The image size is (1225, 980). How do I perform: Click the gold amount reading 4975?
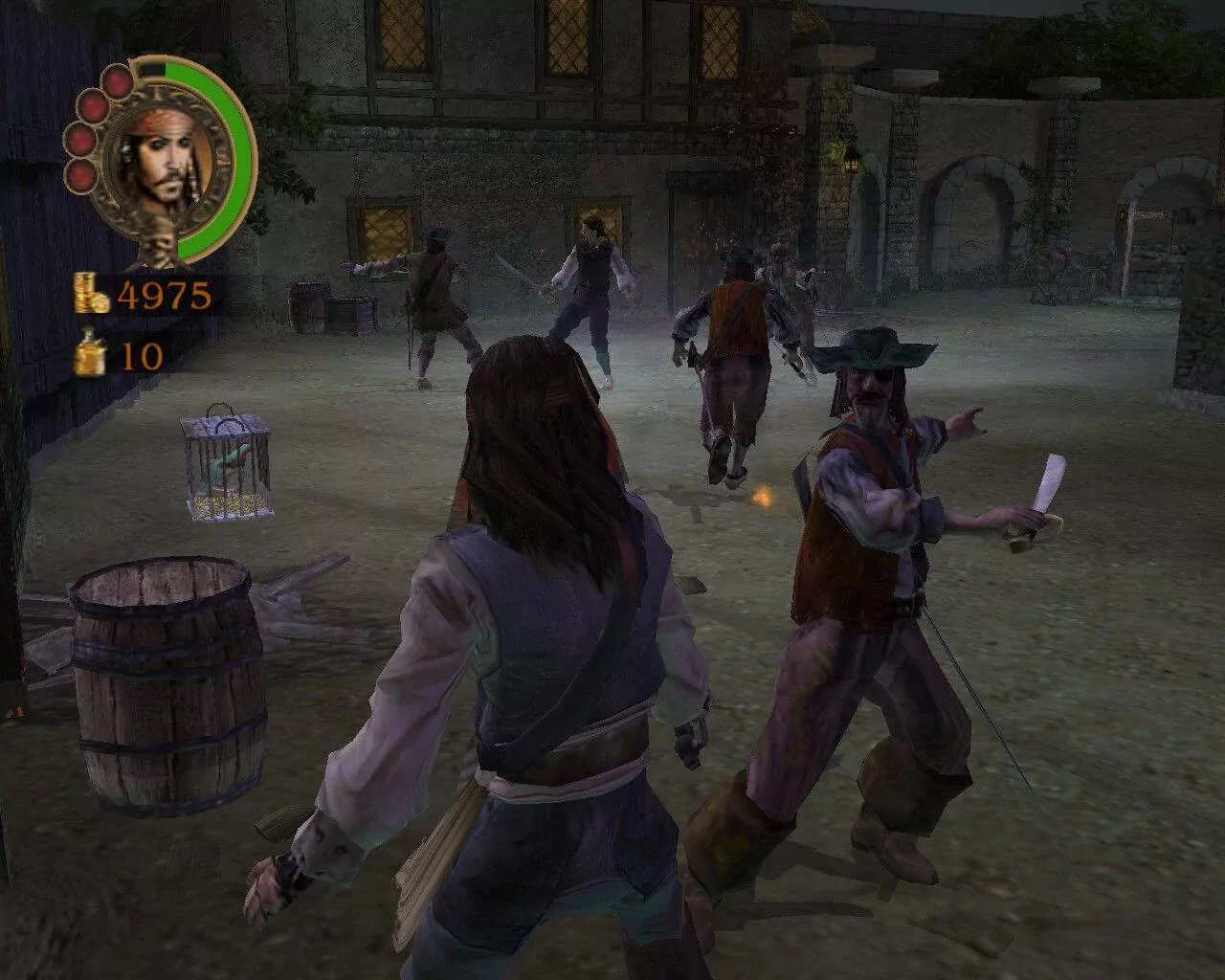165,294
